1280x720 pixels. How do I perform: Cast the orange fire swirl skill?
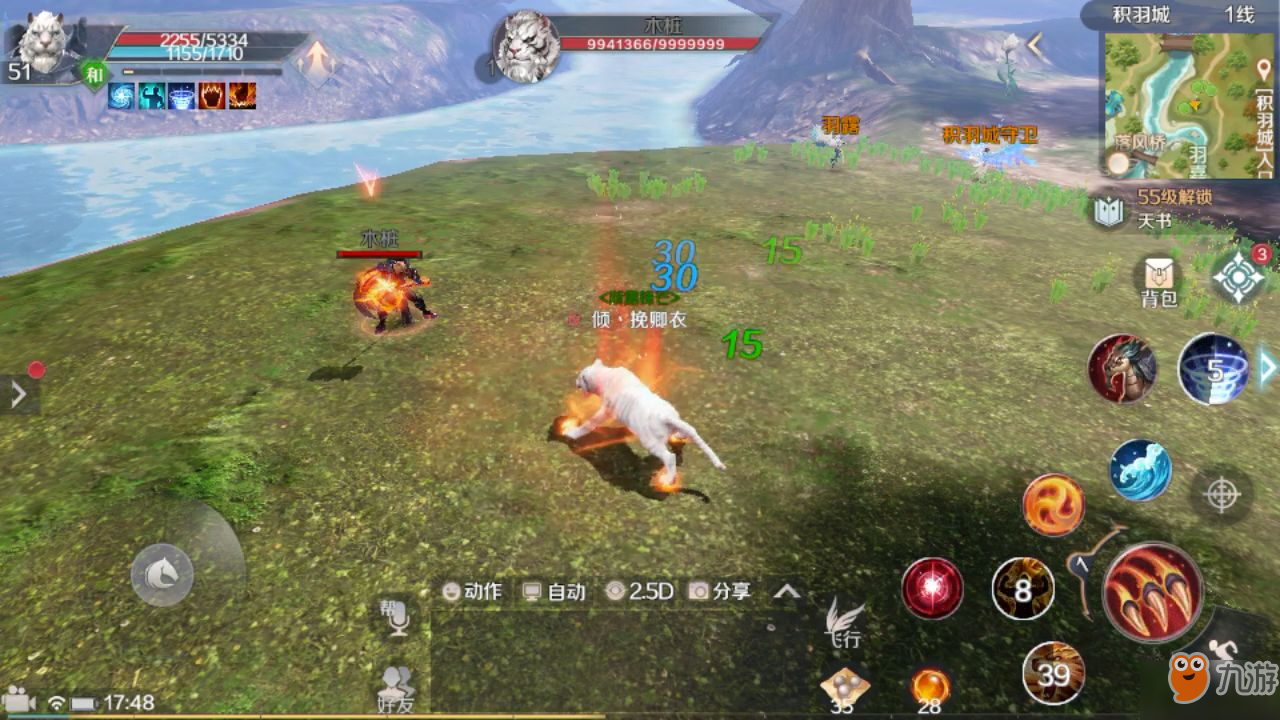[x=1053, y=504]
